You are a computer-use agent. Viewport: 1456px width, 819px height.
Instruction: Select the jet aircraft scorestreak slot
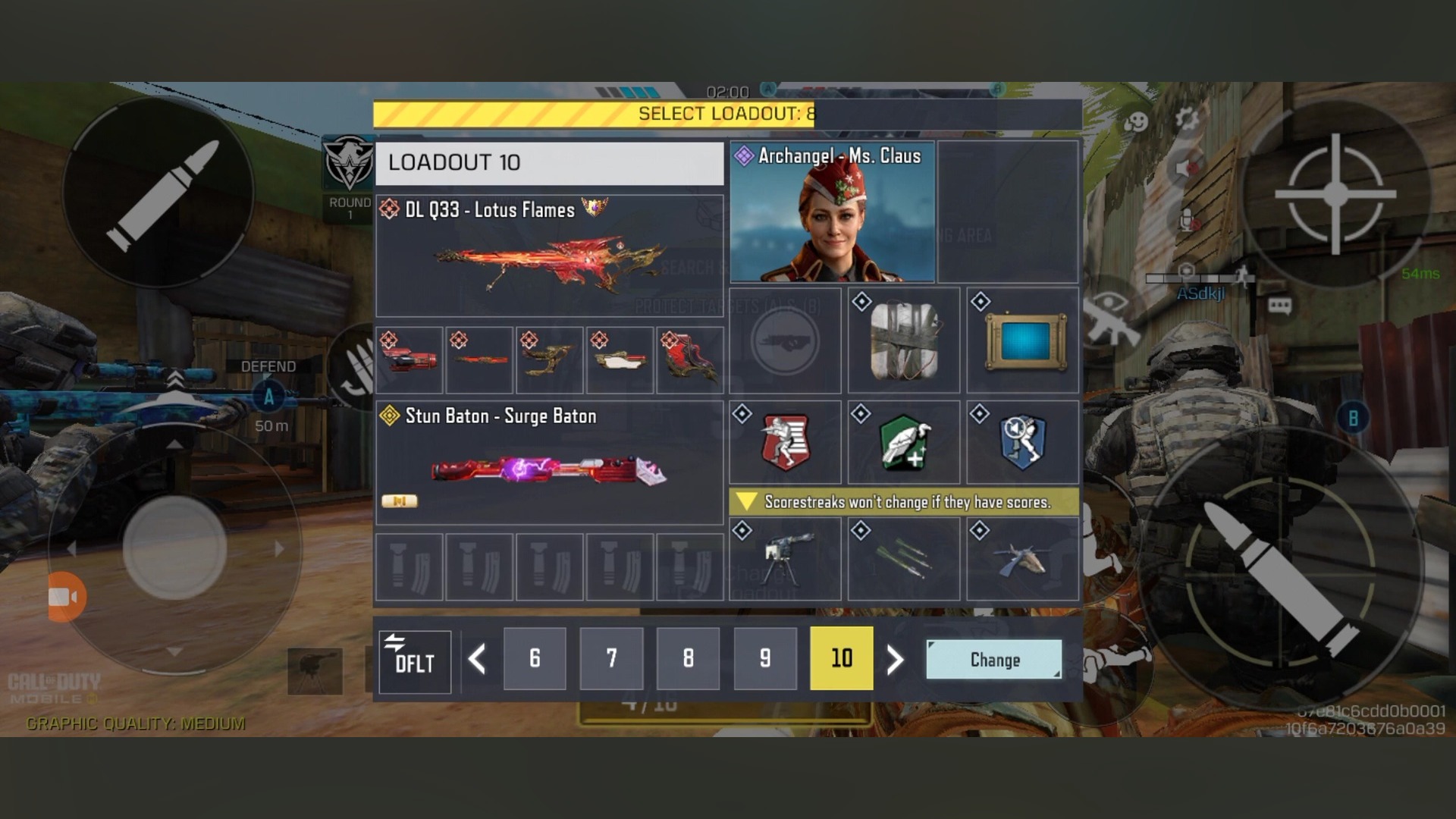pyautogui.click(x=1022, y=559)
